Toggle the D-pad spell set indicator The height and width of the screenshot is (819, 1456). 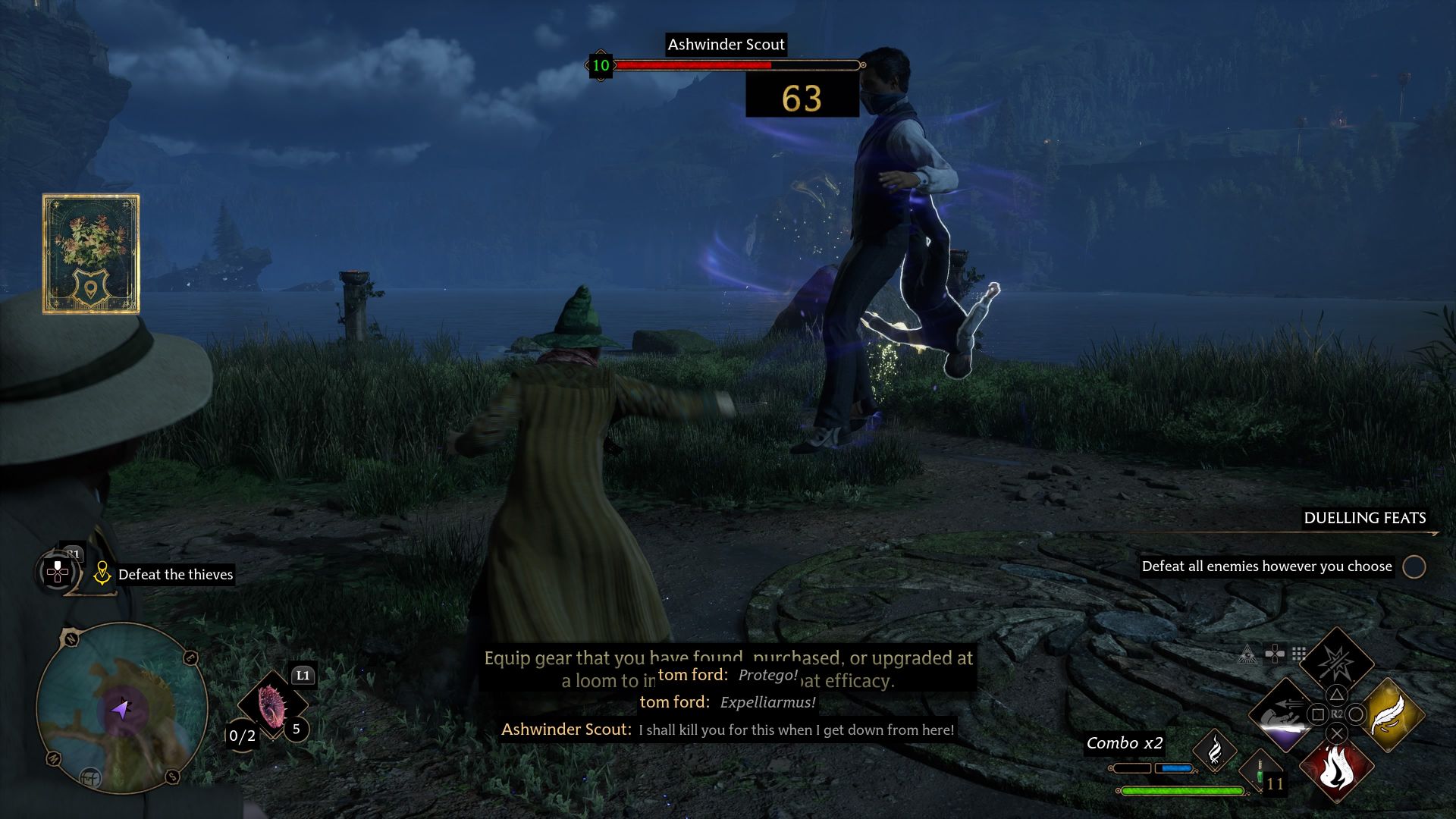tap(1274, 653)
